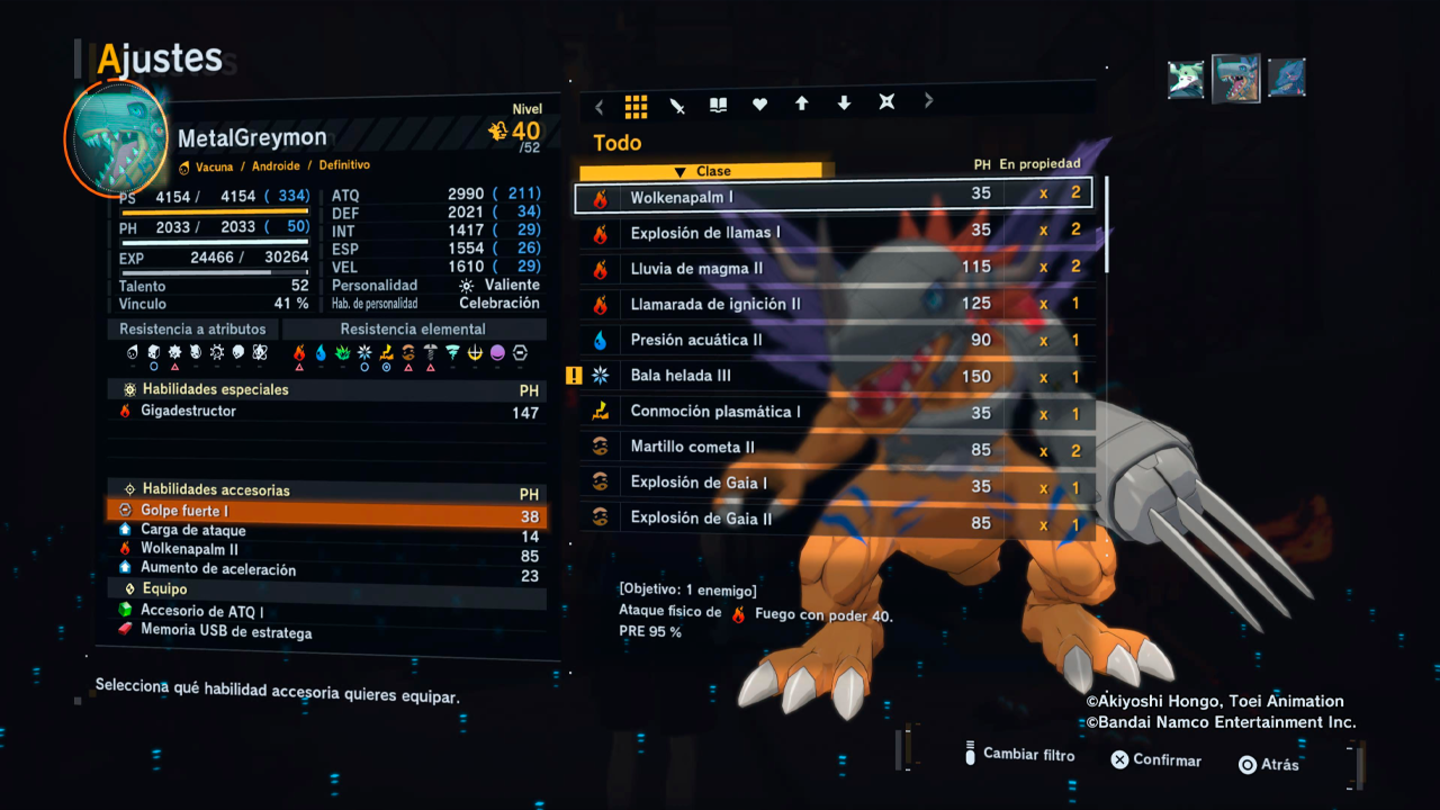1440x810 pixels.
Task: Choose Explosión de llamas I from list
Action: 832,232
